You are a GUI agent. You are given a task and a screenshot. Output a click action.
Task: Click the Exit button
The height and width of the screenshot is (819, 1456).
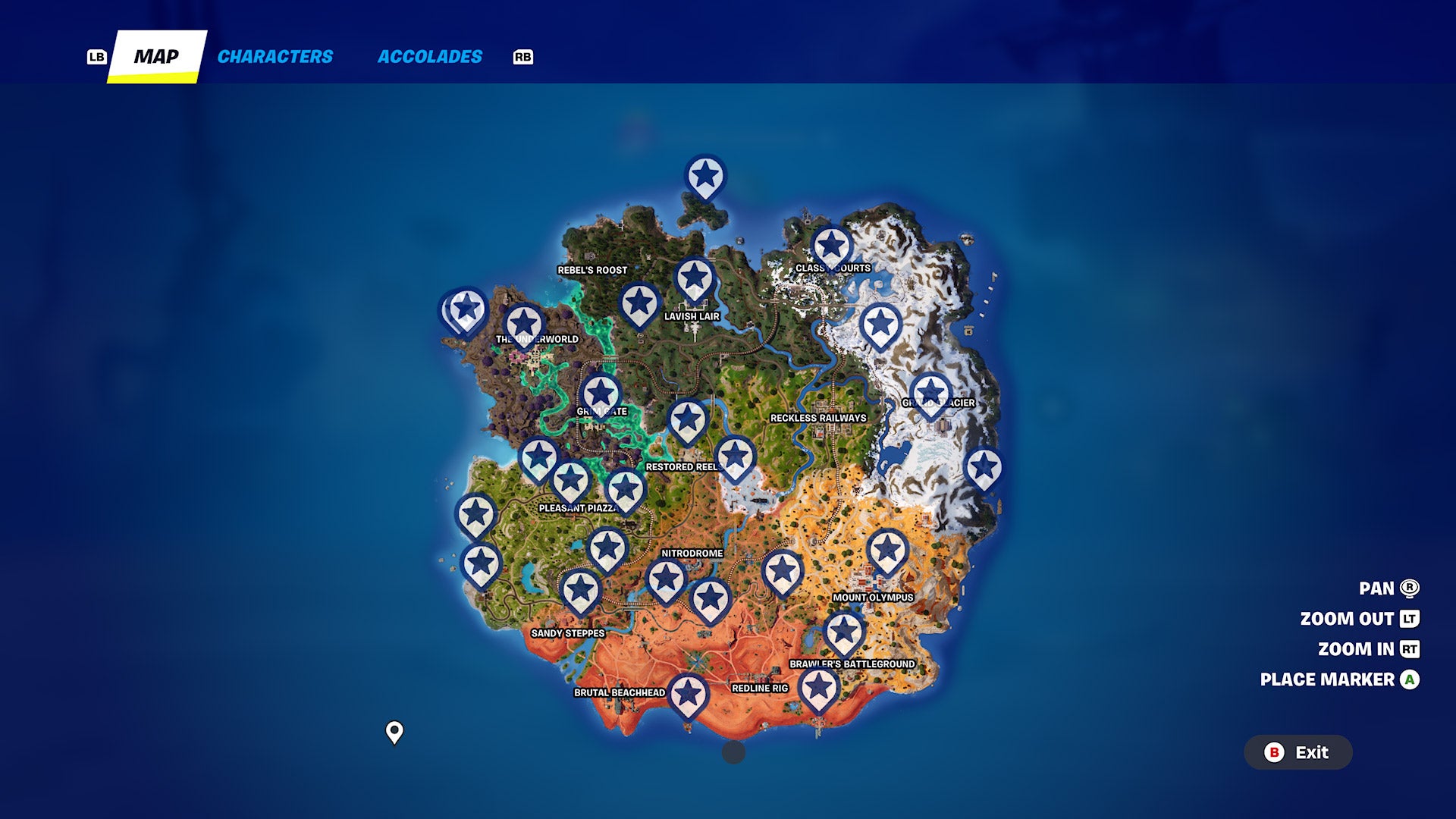tap(1298, 753)
